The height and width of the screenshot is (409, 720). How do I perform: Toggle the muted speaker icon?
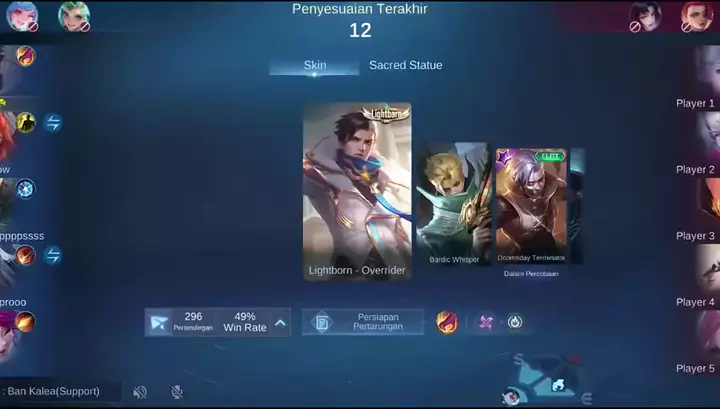[140, 392]
